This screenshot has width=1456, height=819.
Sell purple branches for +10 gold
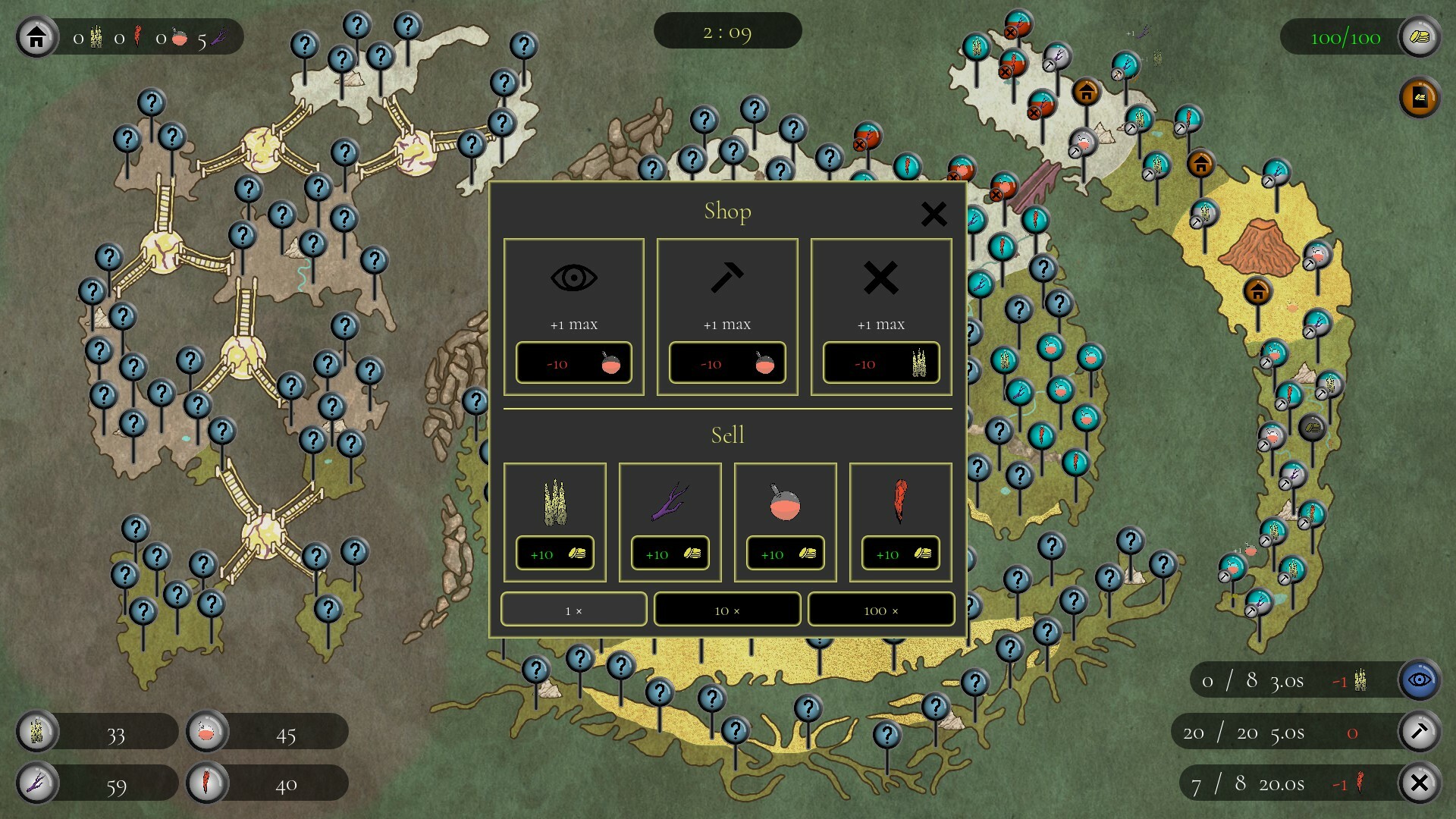(x=670, y=553)
